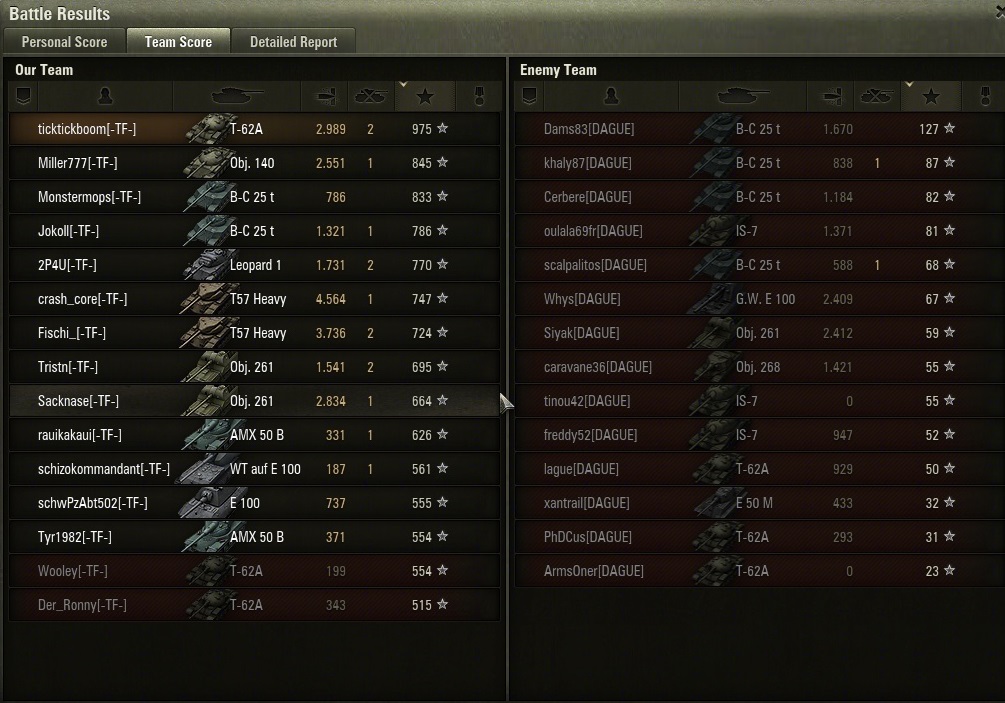This screenshot has height=703, width=1005.
Task: Choose Miller777[-TF-] in Our Team list
Action: tap(78, 163)
